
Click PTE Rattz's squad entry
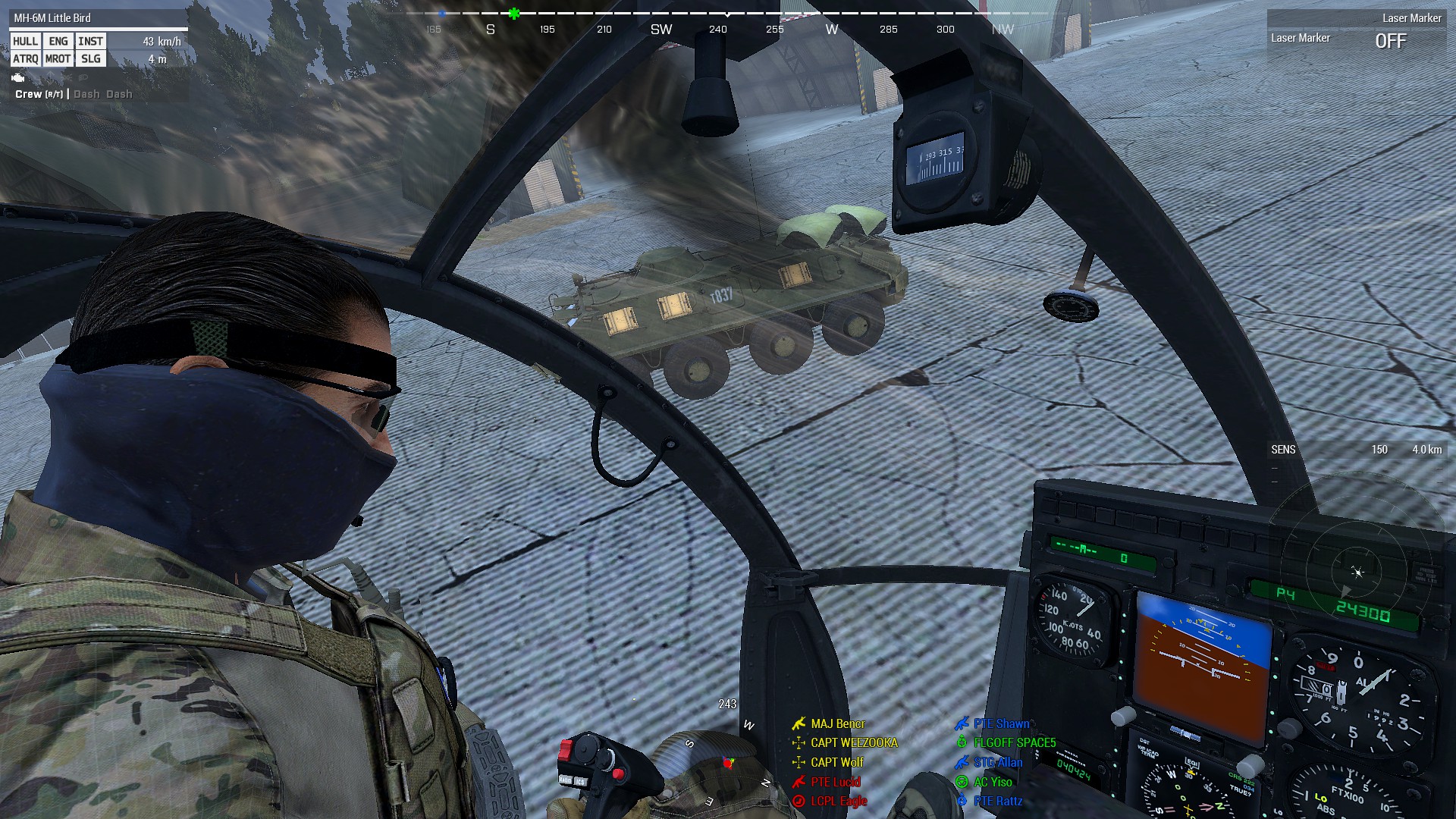[x=997, y=802]
